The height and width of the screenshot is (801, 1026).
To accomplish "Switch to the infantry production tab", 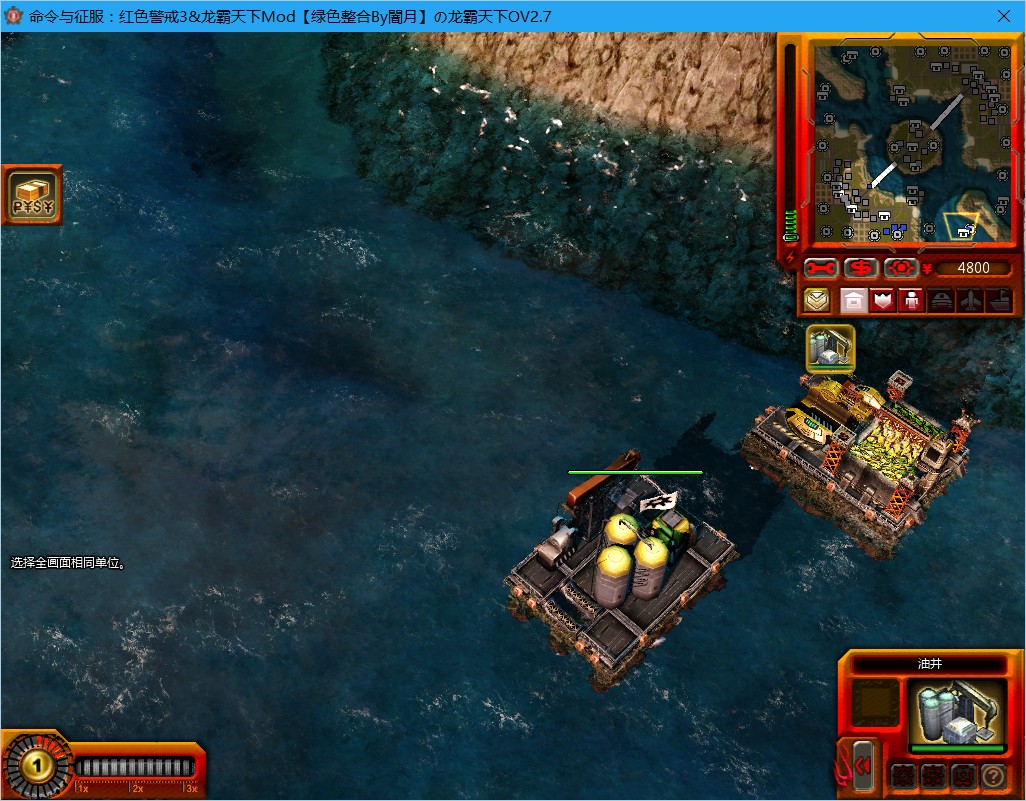I will click(911, 300).
